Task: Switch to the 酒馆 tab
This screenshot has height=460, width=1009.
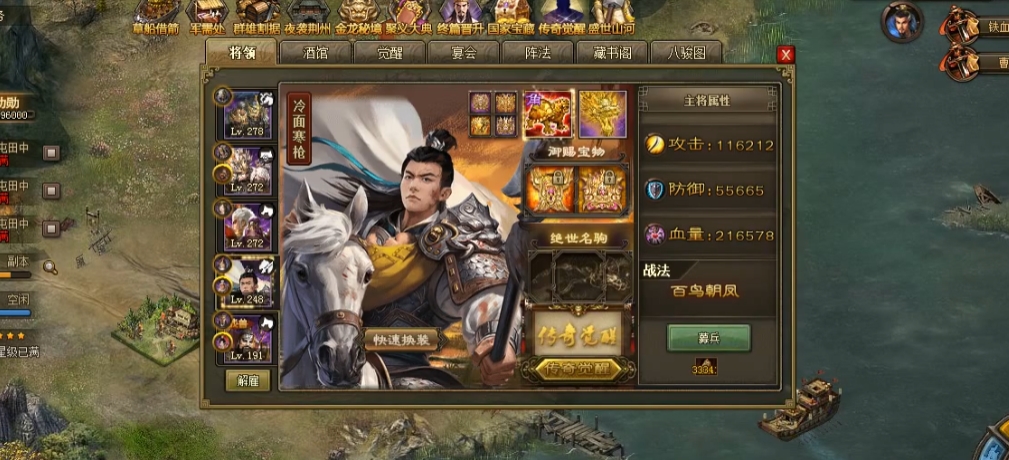Action: coord(316,53)
